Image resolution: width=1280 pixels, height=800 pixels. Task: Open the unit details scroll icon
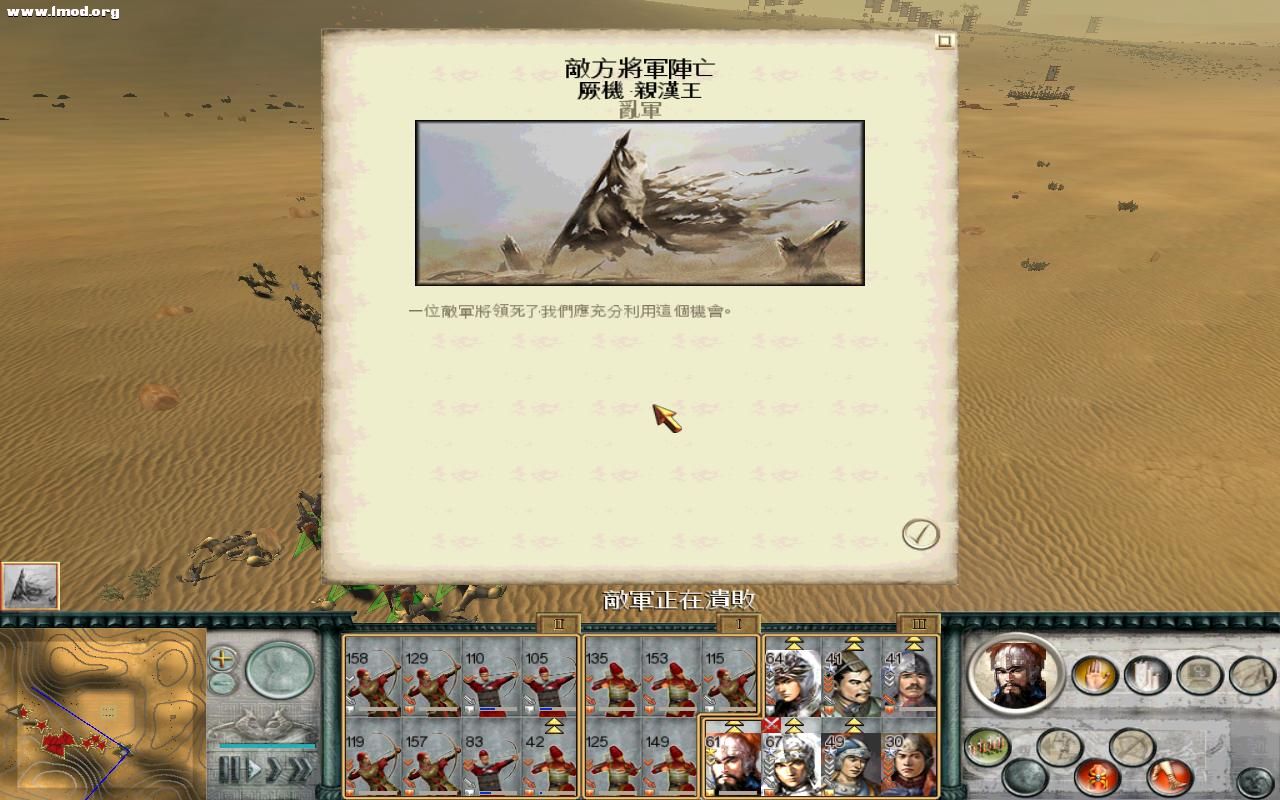point(1200,674)
